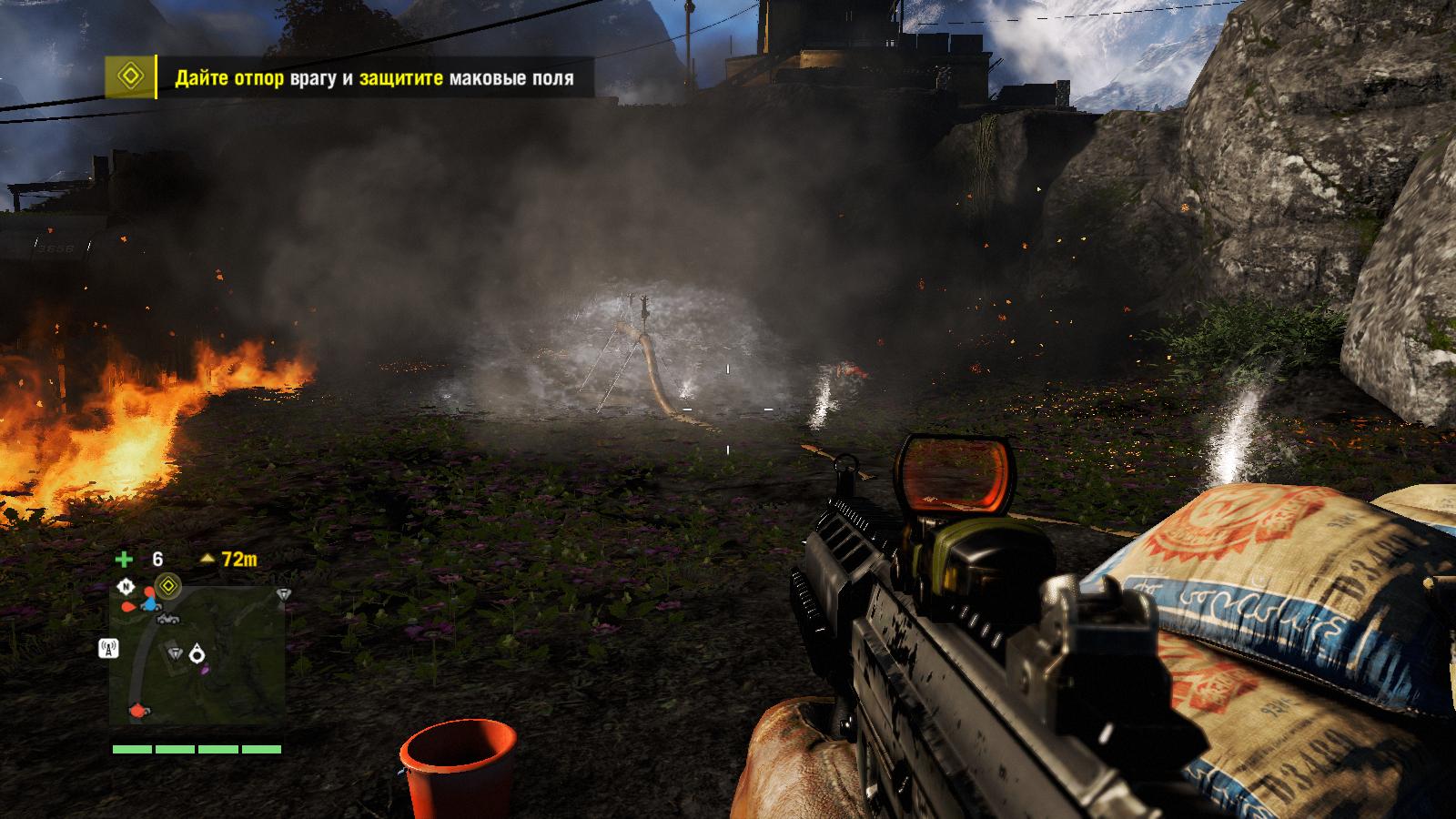This screenshot has height=819, width=1456.
Task: Select the grey jeep vehicle marker on minimap
Action: click(167, 619)
